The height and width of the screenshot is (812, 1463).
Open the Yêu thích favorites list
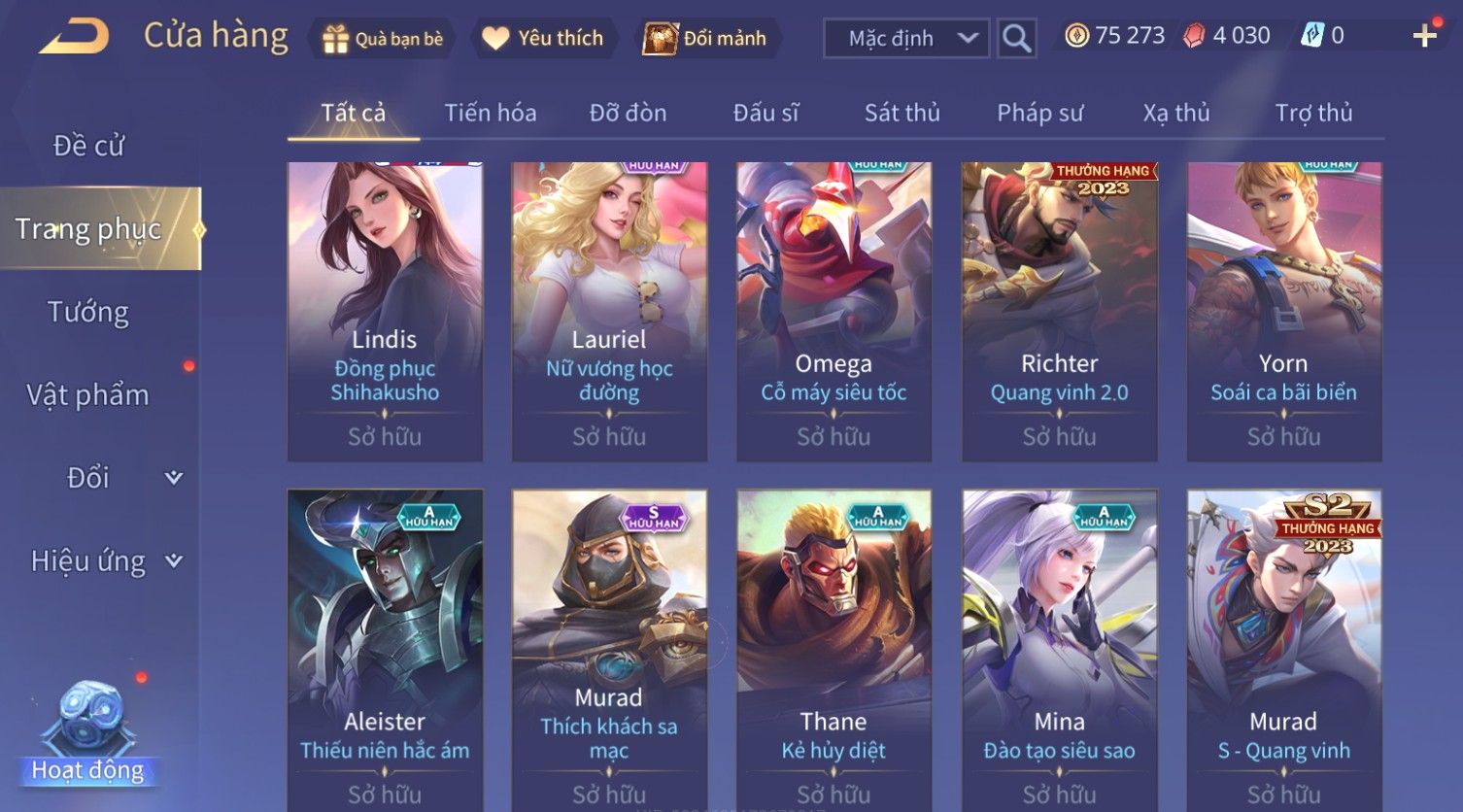click(544, 39)
